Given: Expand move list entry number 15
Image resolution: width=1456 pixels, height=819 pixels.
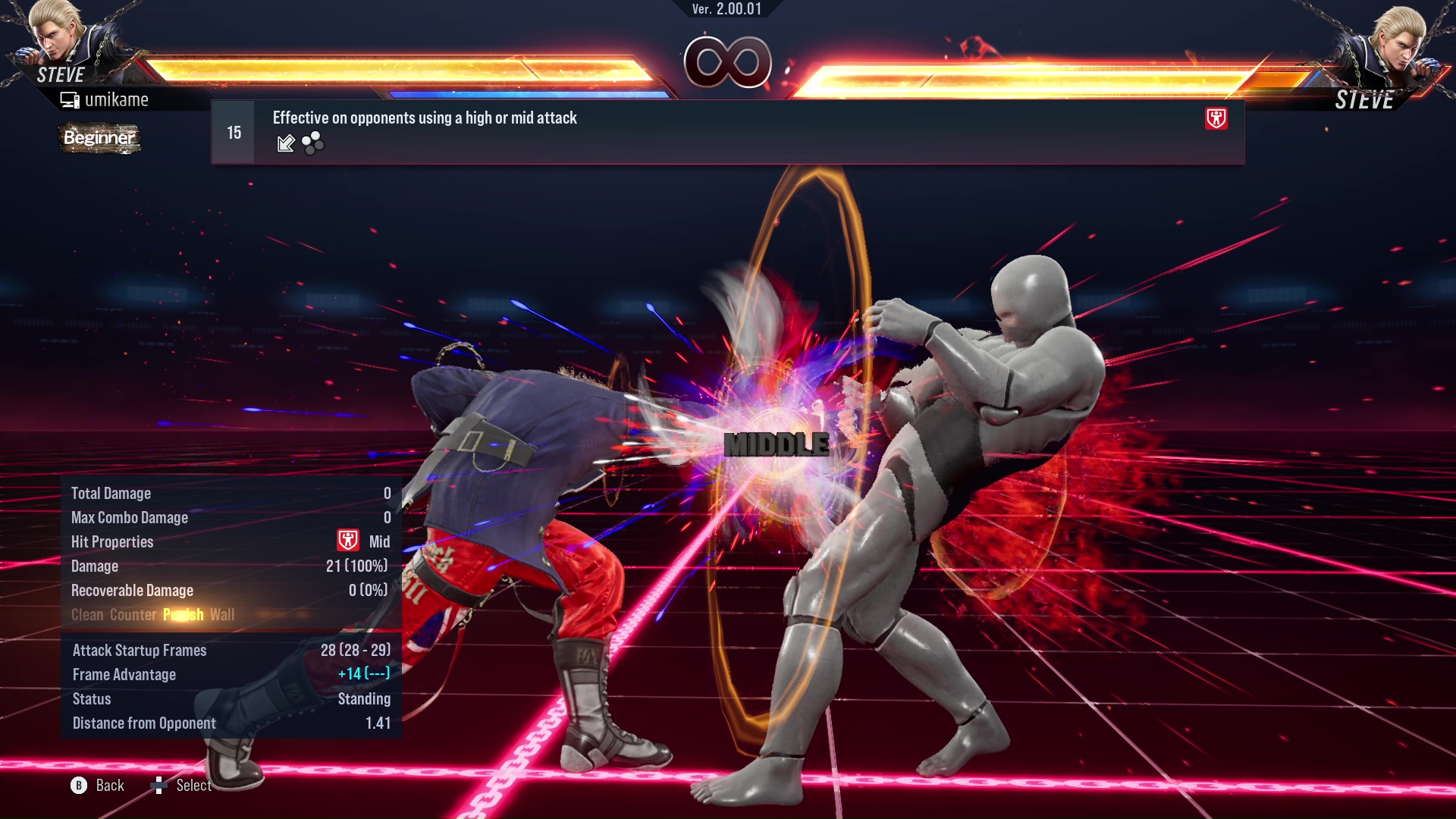Looking at the screenshot, I should 233,130.
